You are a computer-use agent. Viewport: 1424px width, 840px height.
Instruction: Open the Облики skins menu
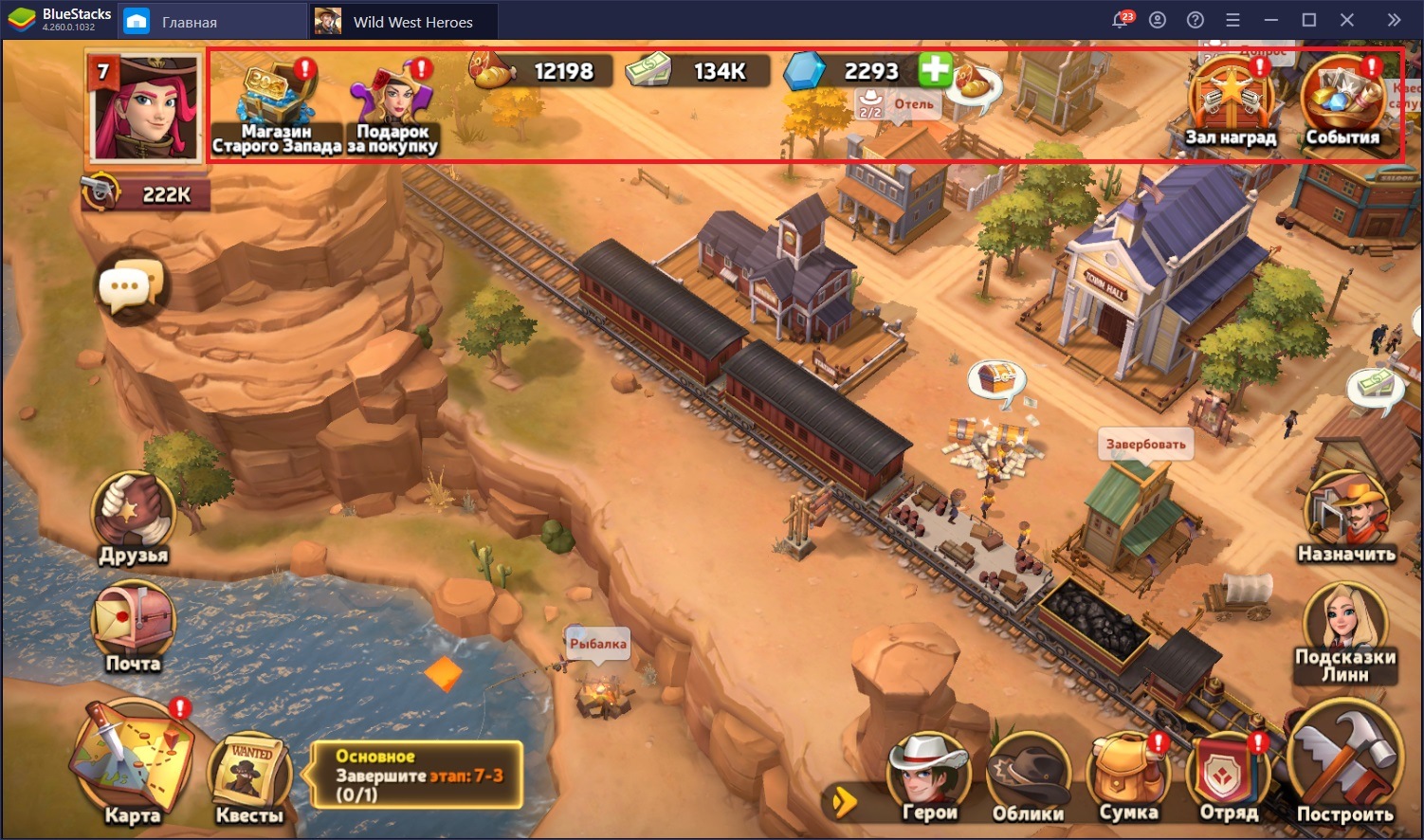coord(1028,777)
